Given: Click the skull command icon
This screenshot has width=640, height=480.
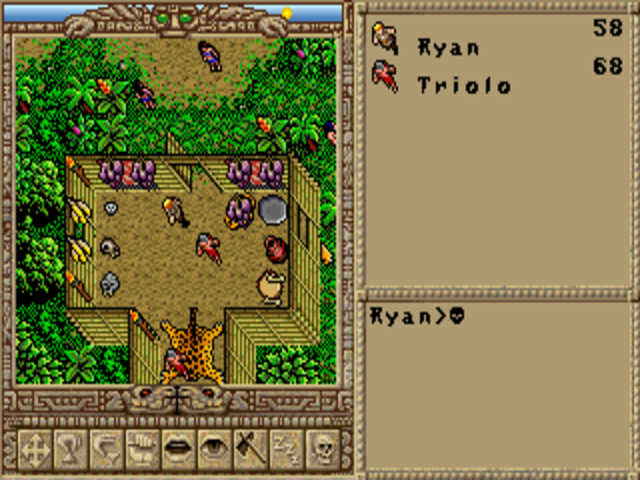Looking at the screenshot, I should 323,449.
